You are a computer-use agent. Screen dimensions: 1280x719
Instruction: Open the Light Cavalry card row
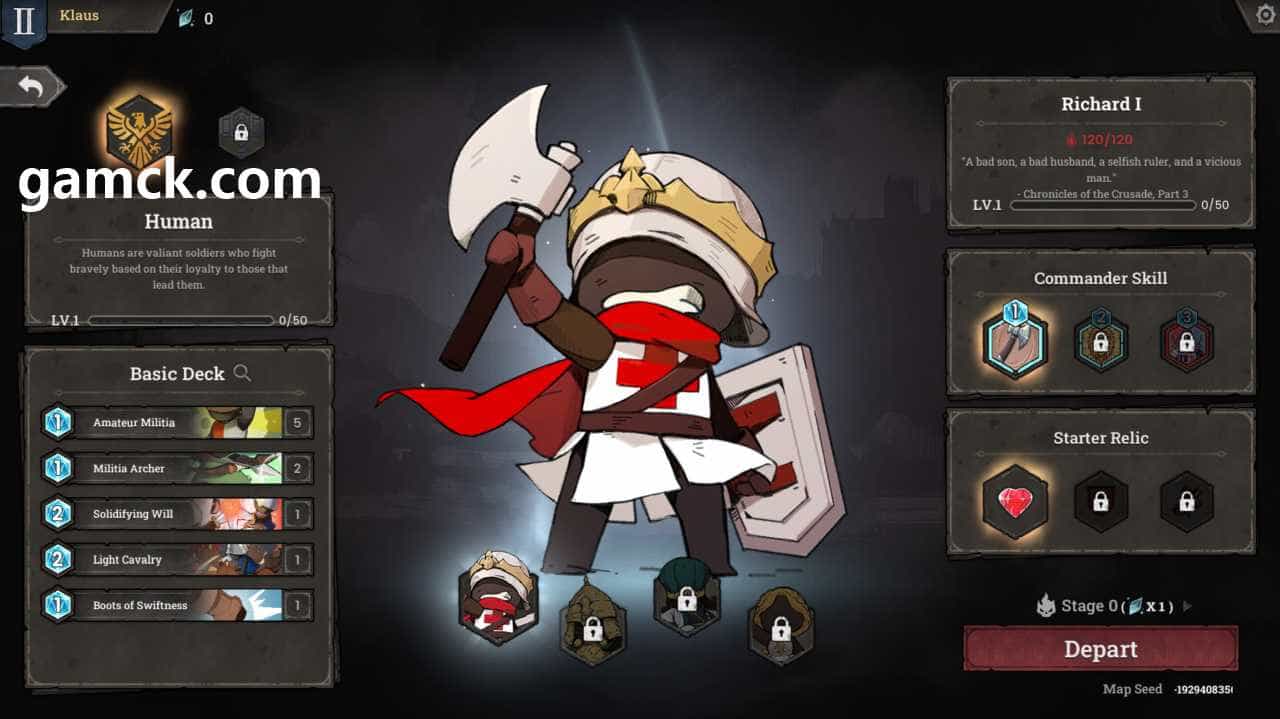coord(176,560)
